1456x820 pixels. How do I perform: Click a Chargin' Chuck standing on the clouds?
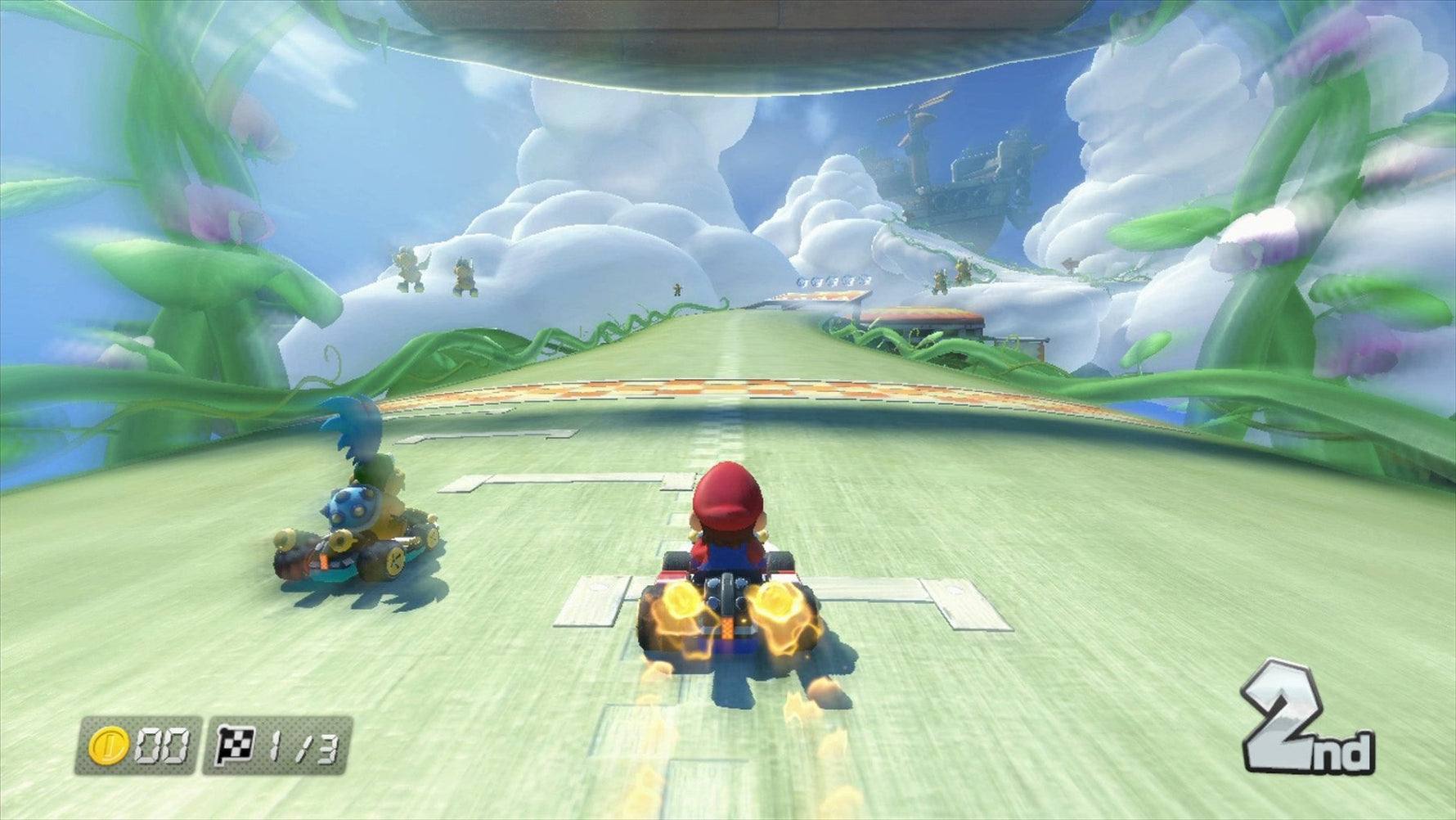pyautogui.click(x=409, y=270)
